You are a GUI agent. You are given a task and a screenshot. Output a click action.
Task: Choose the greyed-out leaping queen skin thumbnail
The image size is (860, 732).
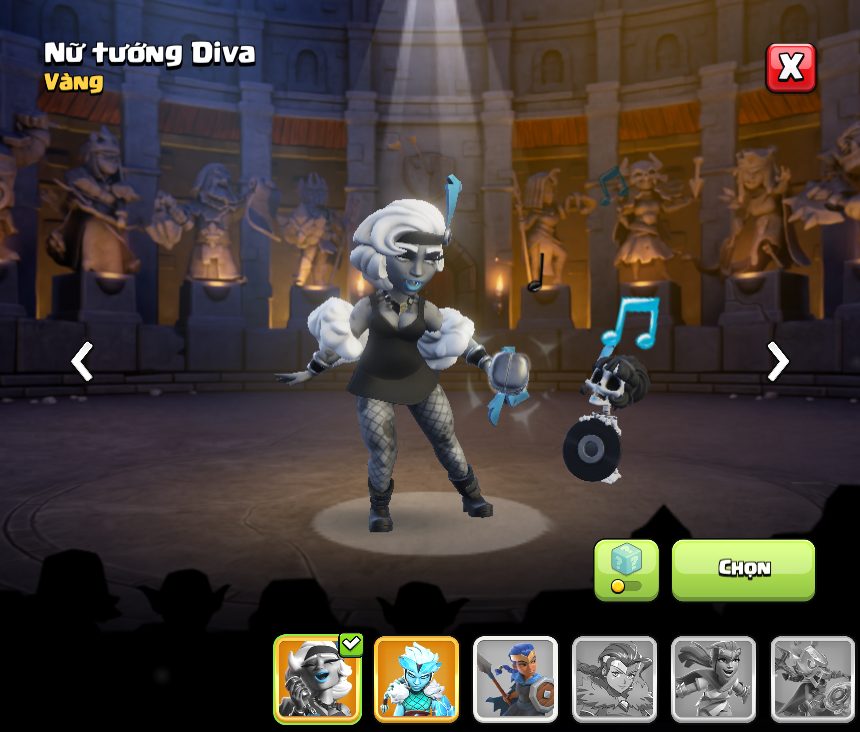(713, 679)
